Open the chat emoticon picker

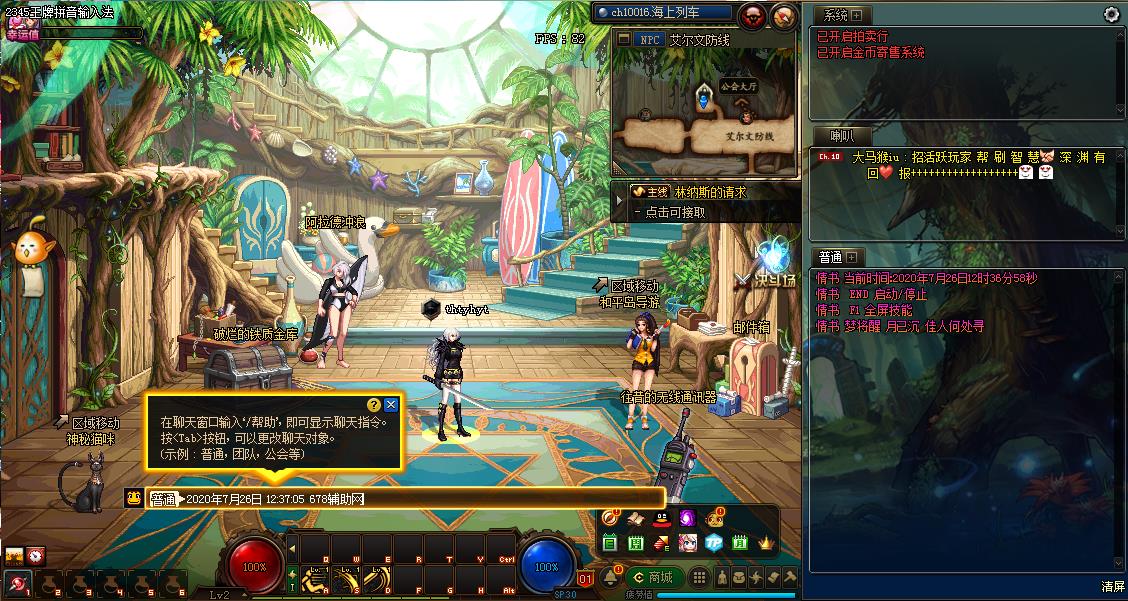click(133, 498)
